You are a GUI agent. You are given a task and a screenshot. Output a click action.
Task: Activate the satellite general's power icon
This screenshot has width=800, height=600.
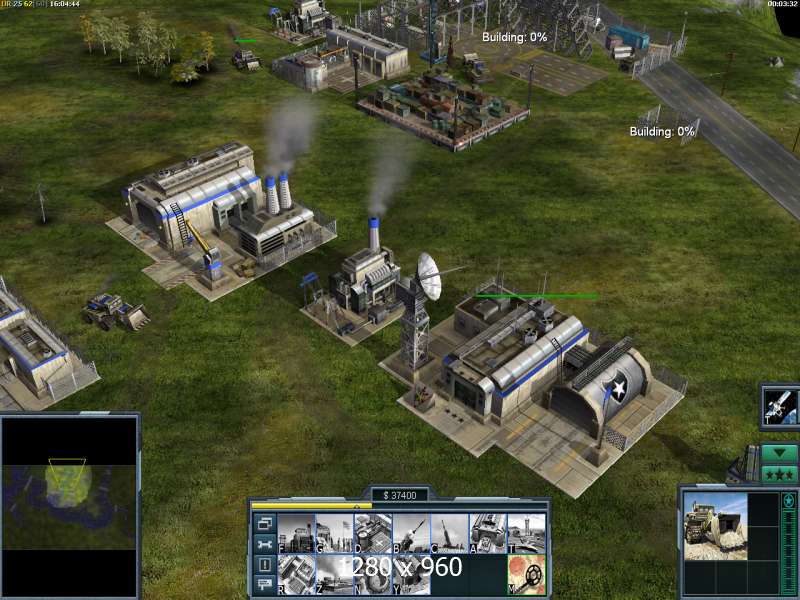tap(779, 405)
